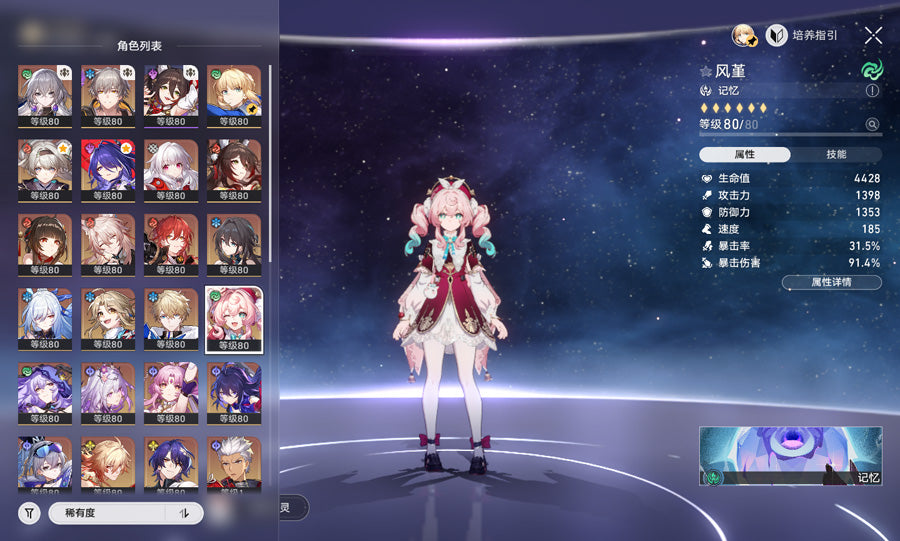The width and height of the screenshot is (900, 541).
Task: Click the info icon beside 记忆 path
Action: point(872,90)
